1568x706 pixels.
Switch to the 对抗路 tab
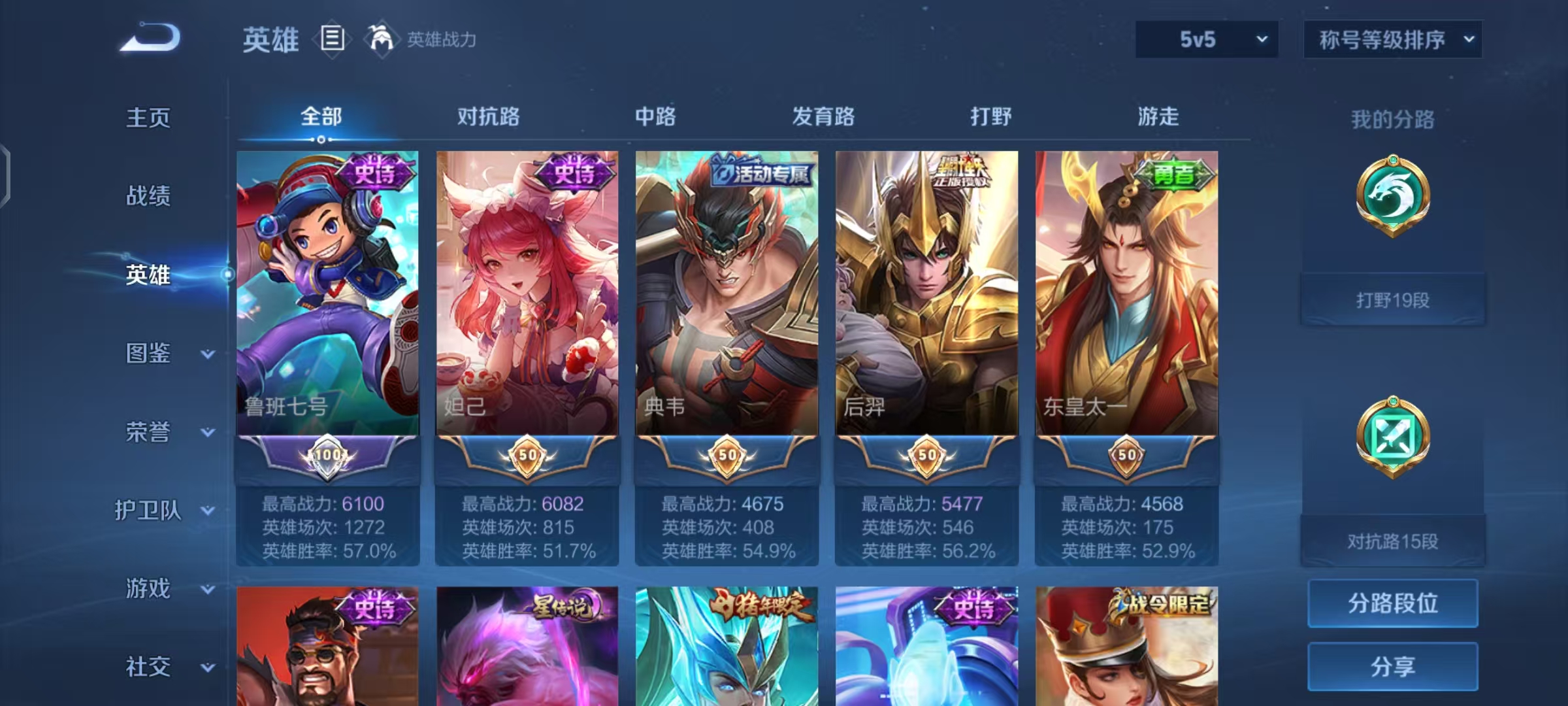[x=490, y=118]
